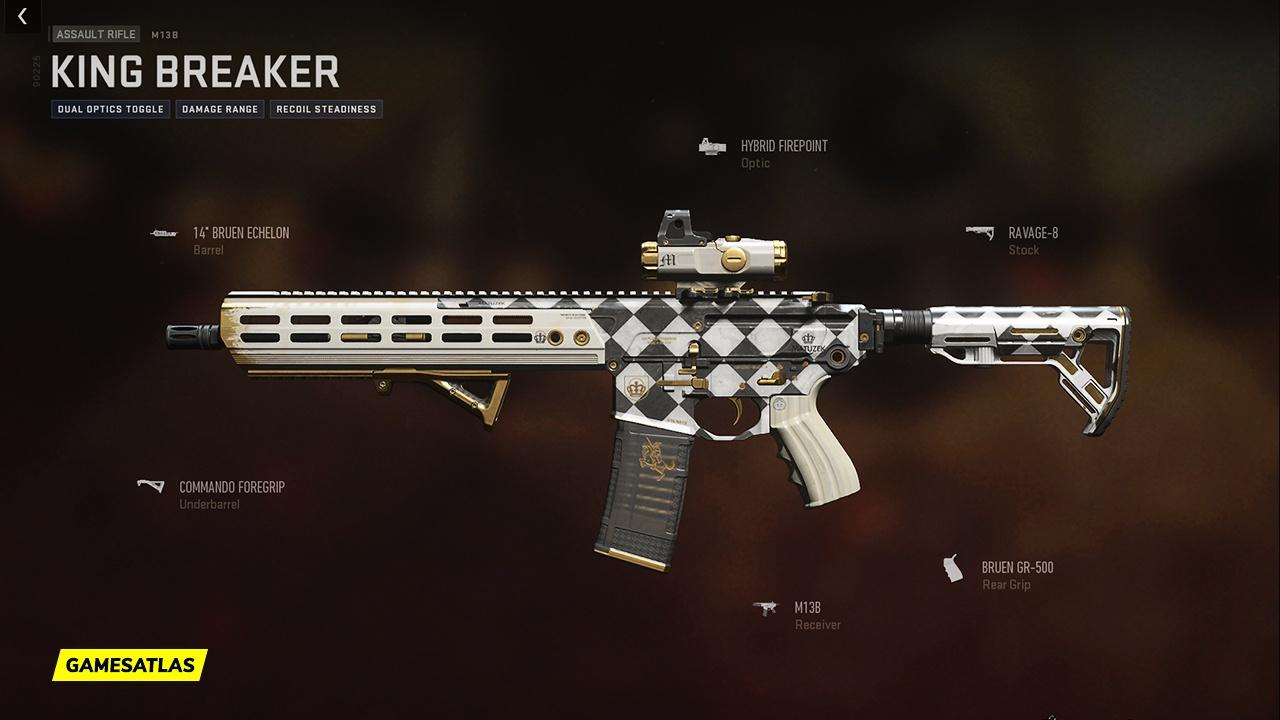Click the Recoil Steadiness tag
The width and height of the screenshot is (1280, 720).
[326, 109]
